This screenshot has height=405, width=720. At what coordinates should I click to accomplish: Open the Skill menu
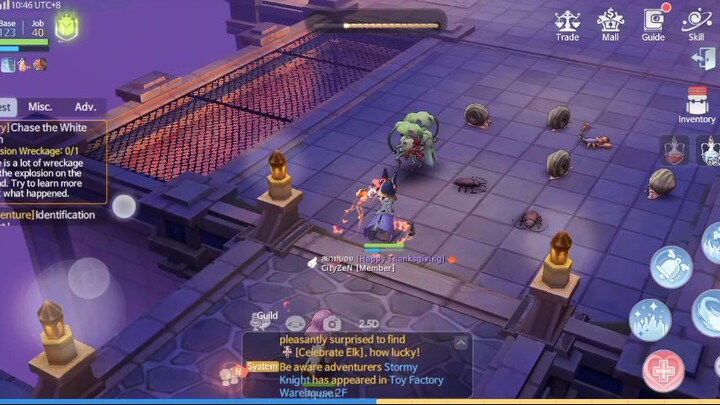(x=696, y=24)
